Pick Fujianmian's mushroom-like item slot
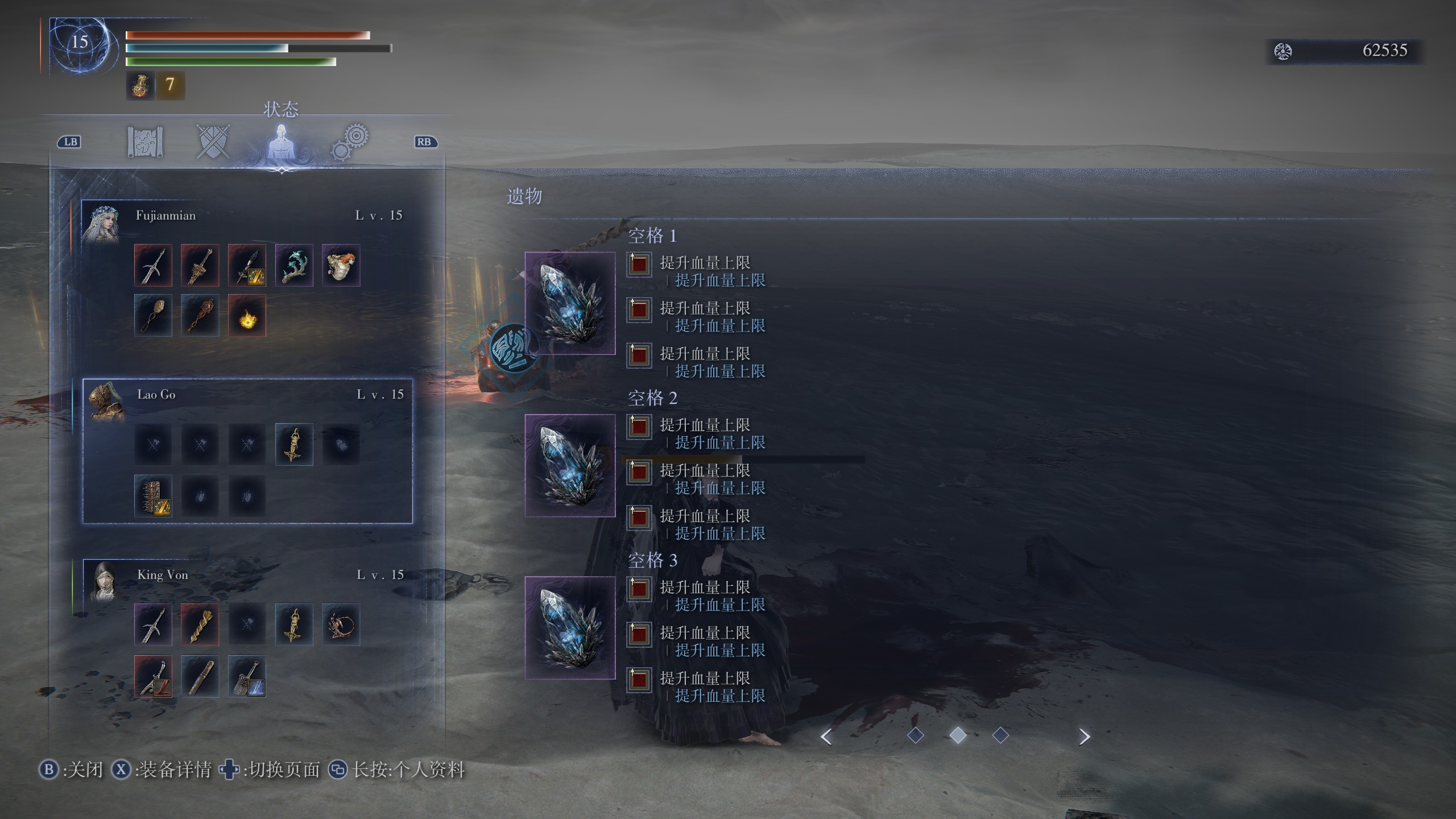Image resolution: width=1456 pixels, height=819 pixels. point(341,266)
